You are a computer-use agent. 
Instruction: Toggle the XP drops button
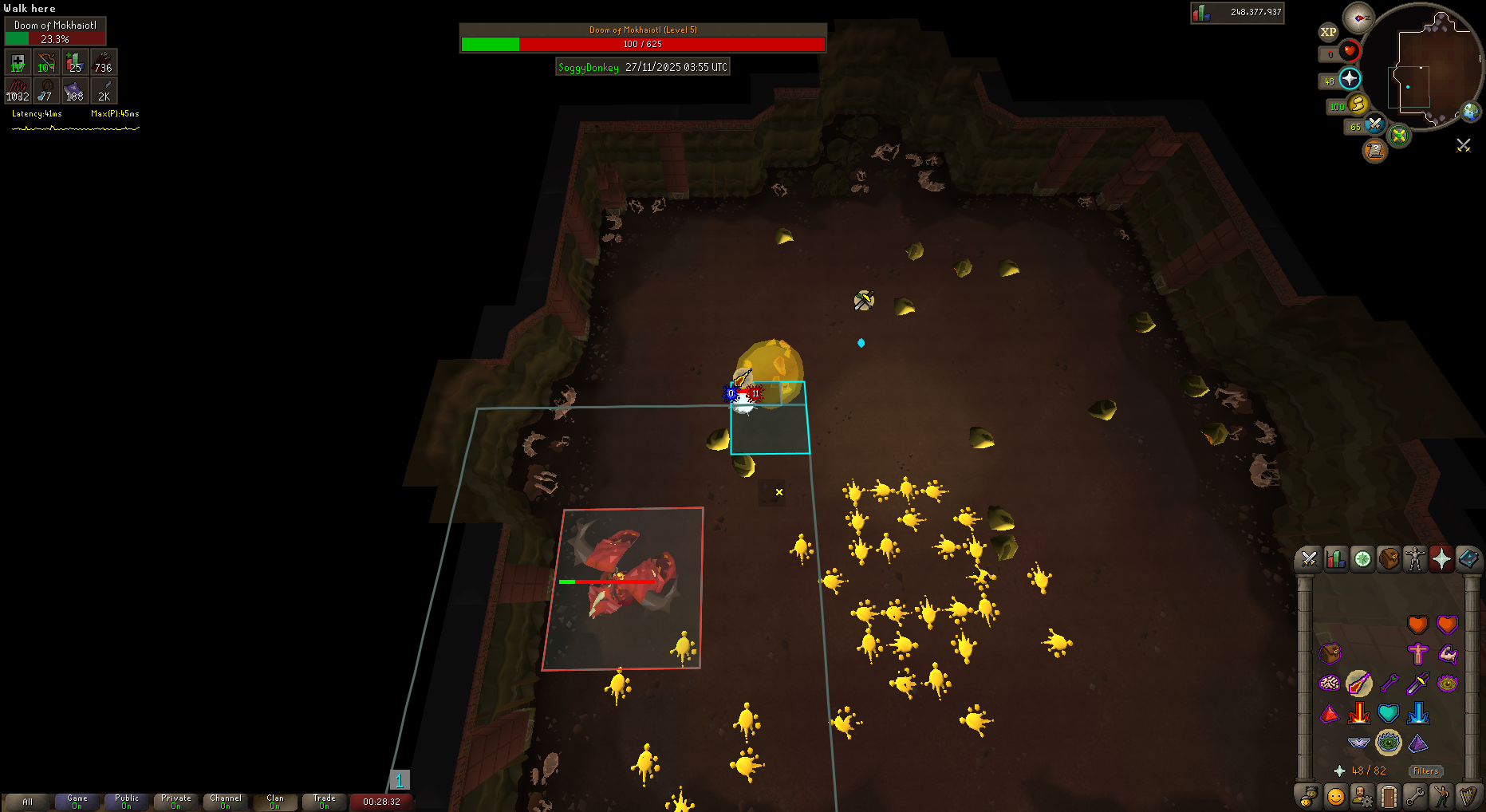click(1328, 32)
